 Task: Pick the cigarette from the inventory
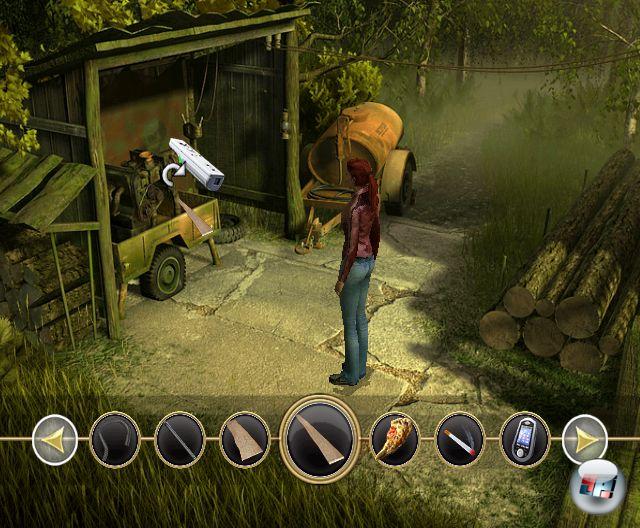click(460, 440)
